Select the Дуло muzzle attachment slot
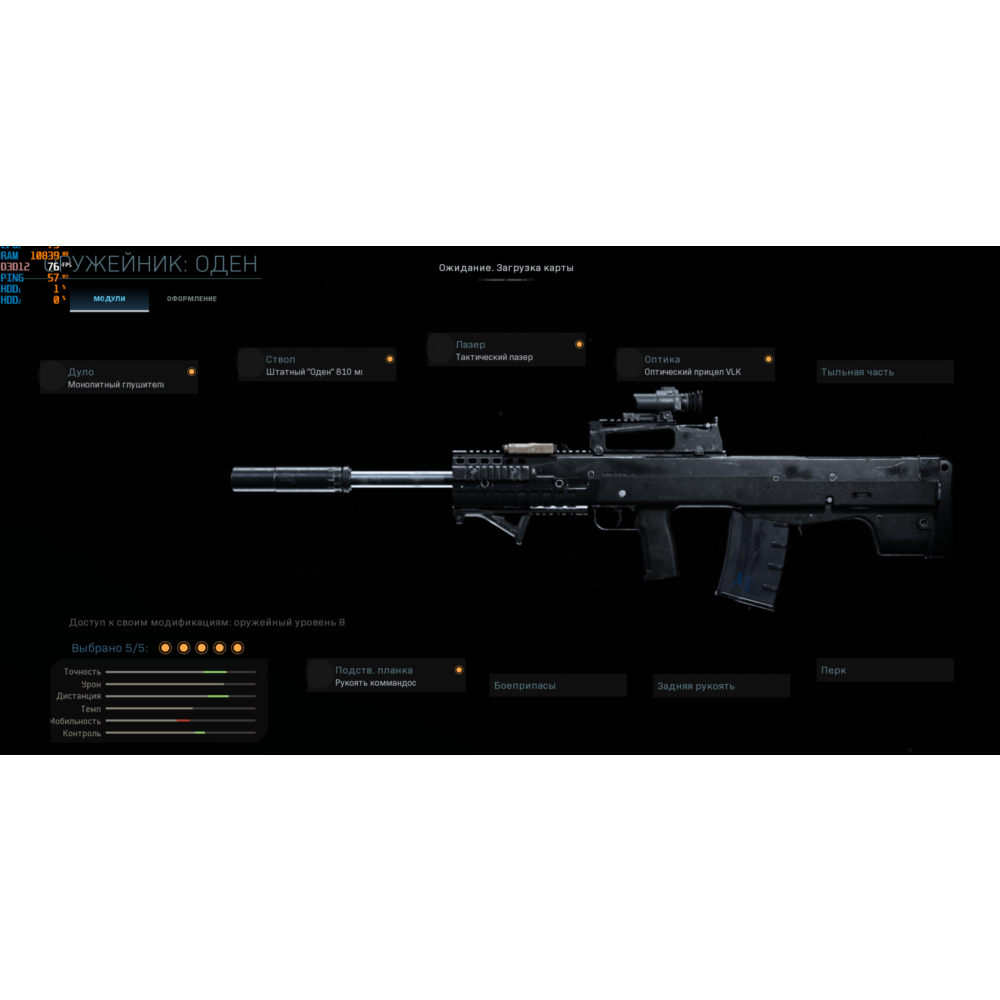This screenshot has height=1000, width=1000. coord(119,377)
